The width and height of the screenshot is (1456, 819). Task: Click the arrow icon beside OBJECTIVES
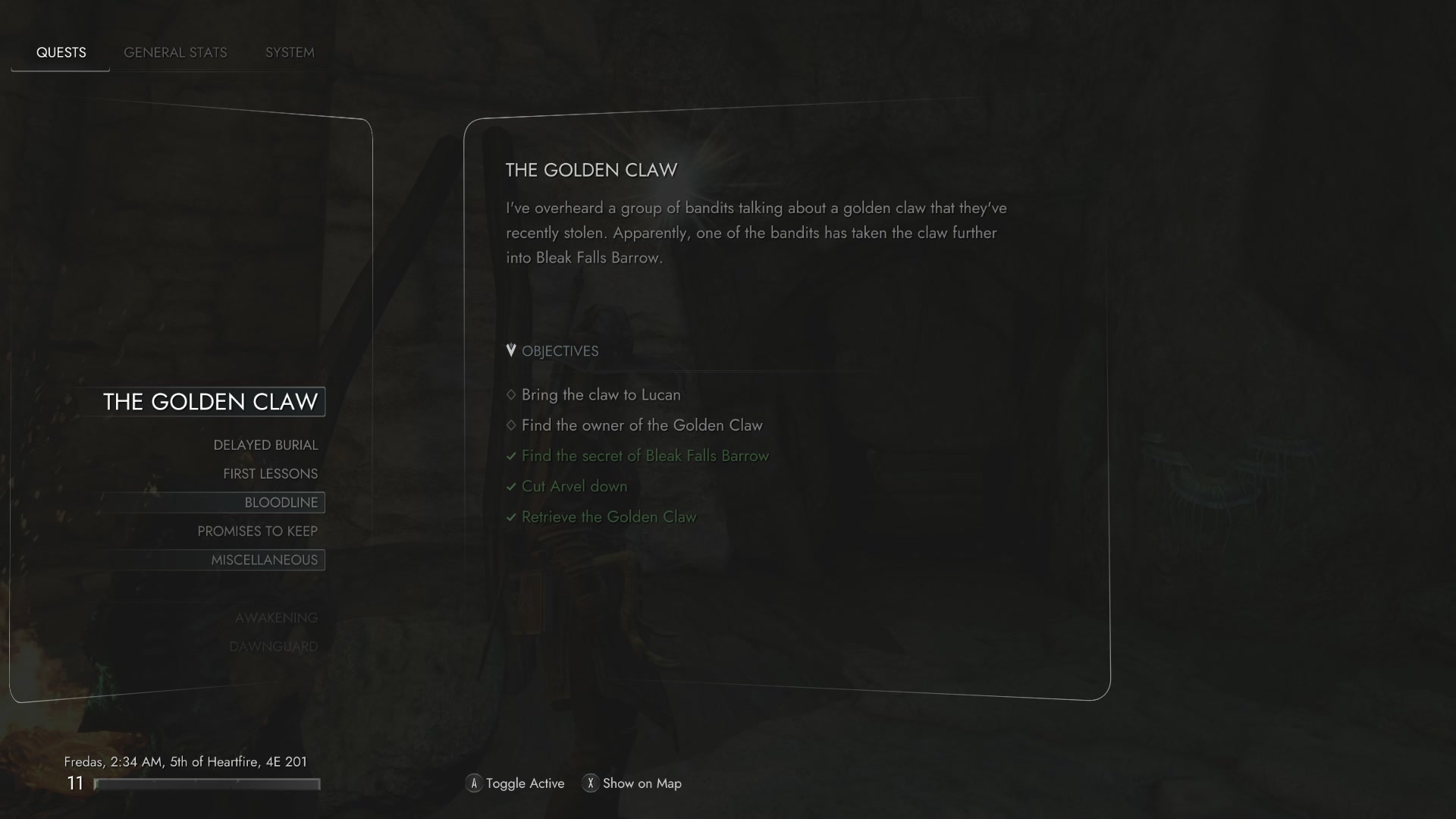click(512, 350)
